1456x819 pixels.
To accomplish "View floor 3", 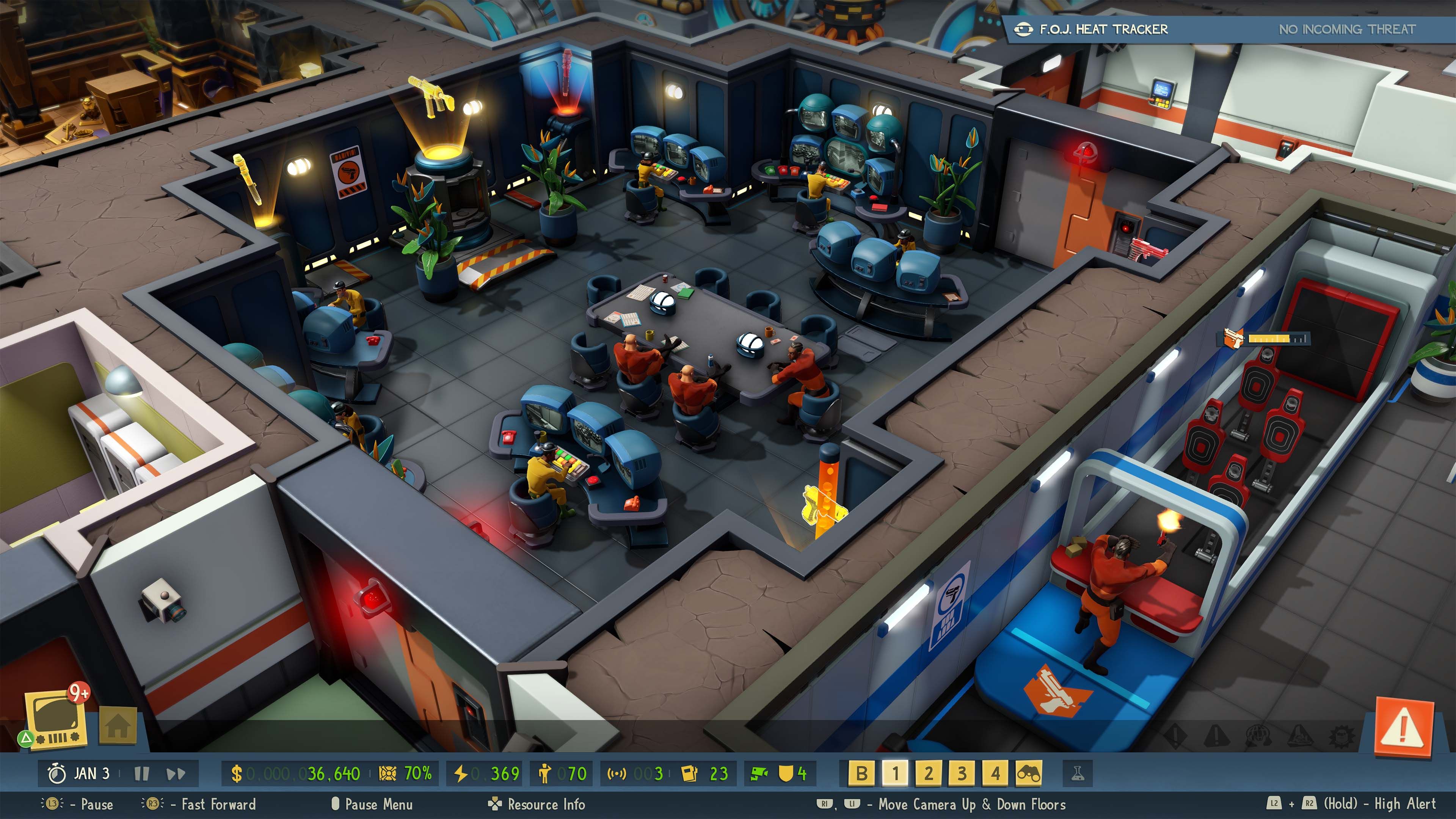I will tap(962, 773).
